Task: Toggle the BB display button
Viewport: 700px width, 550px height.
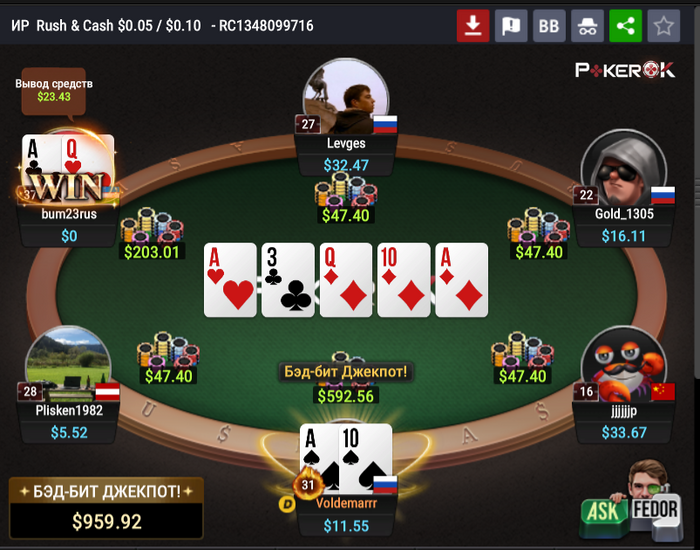Action: click(549, 26)
